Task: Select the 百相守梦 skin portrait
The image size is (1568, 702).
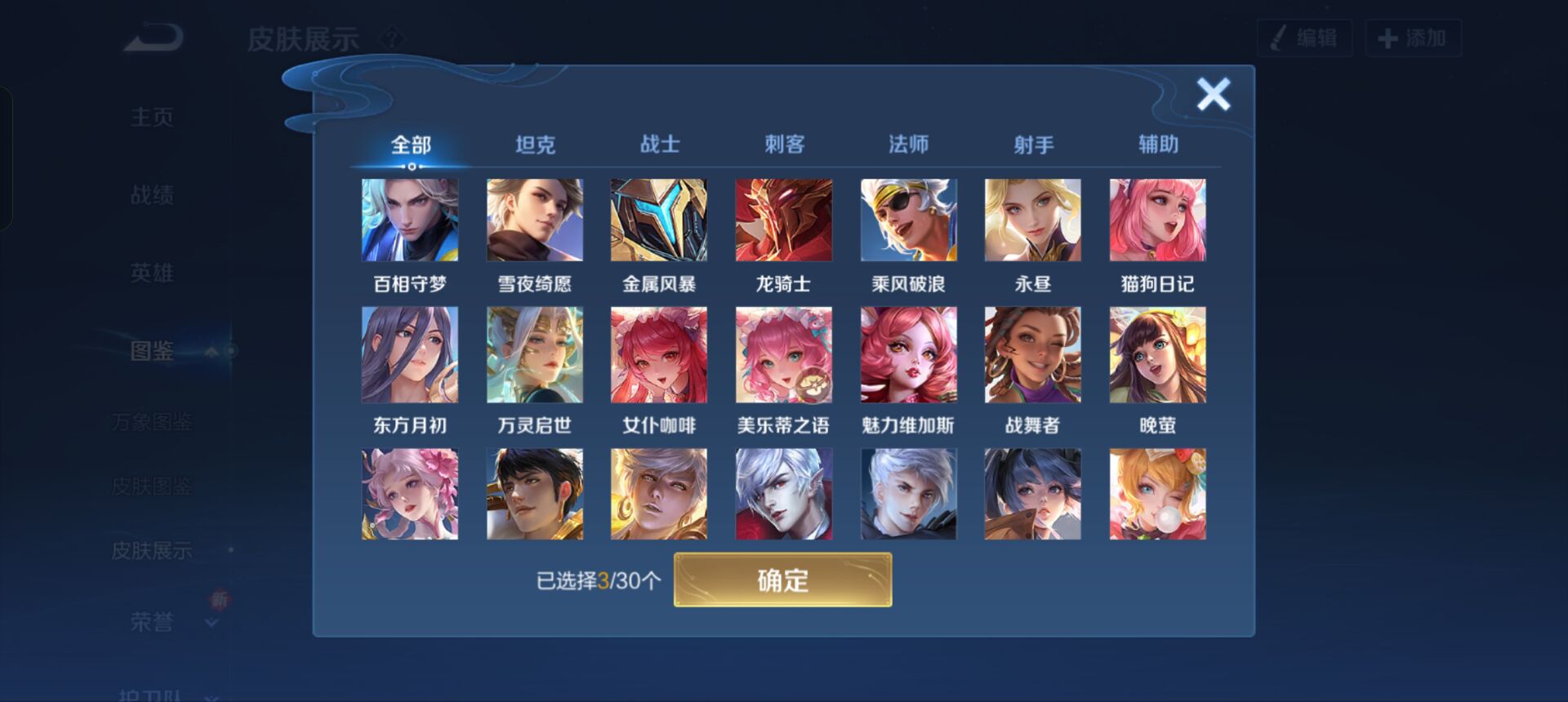Action: (x=411, y=219)
